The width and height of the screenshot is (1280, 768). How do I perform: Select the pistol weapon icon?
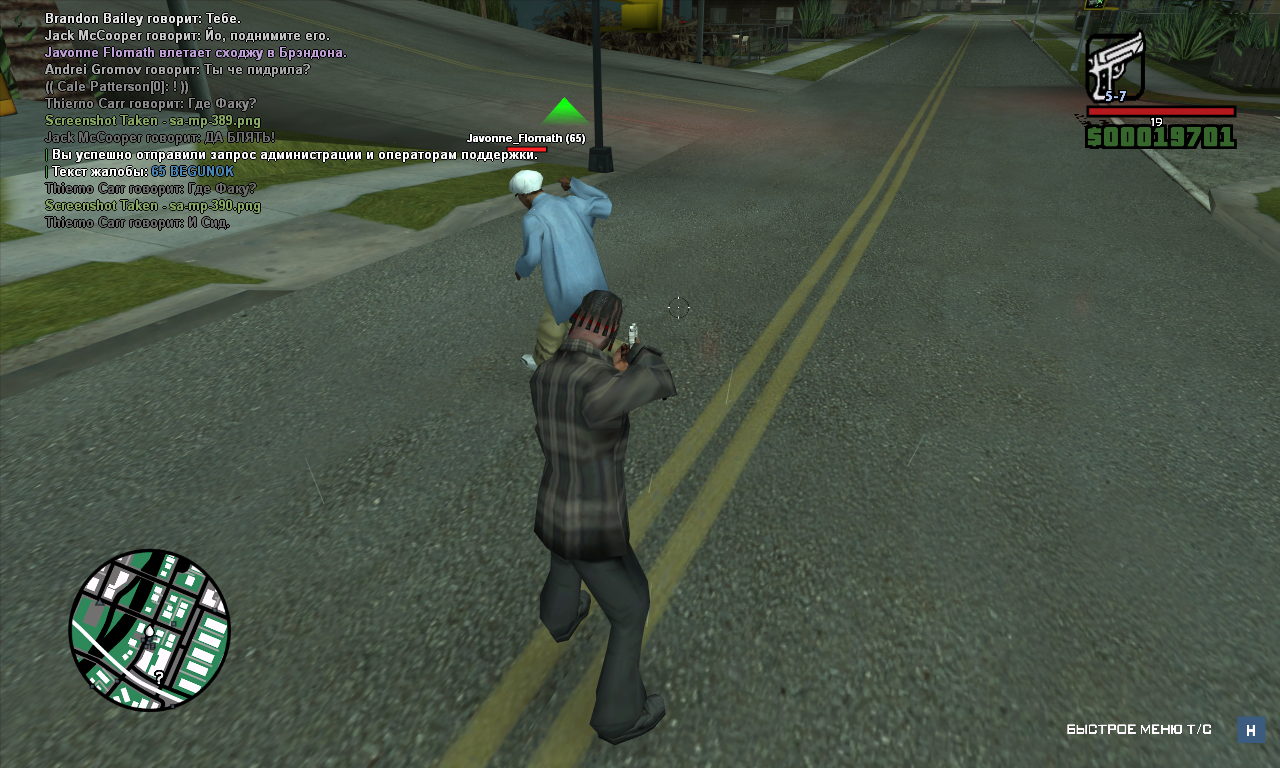tap(1114, 66)
